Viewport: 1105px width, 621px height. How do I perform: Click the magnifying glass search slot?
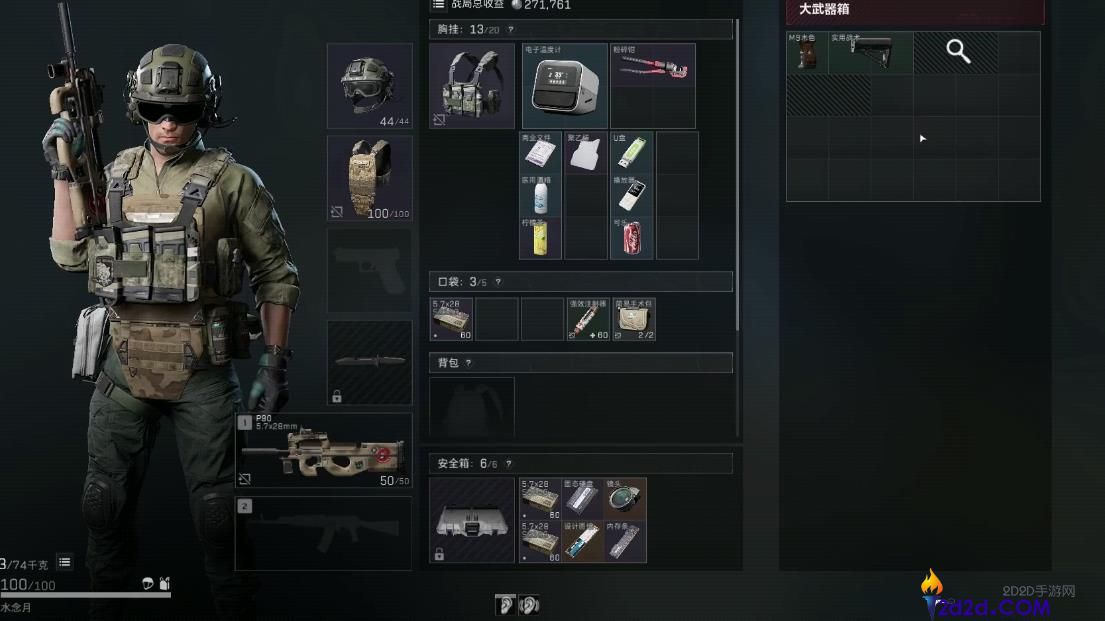click(957, 52)
